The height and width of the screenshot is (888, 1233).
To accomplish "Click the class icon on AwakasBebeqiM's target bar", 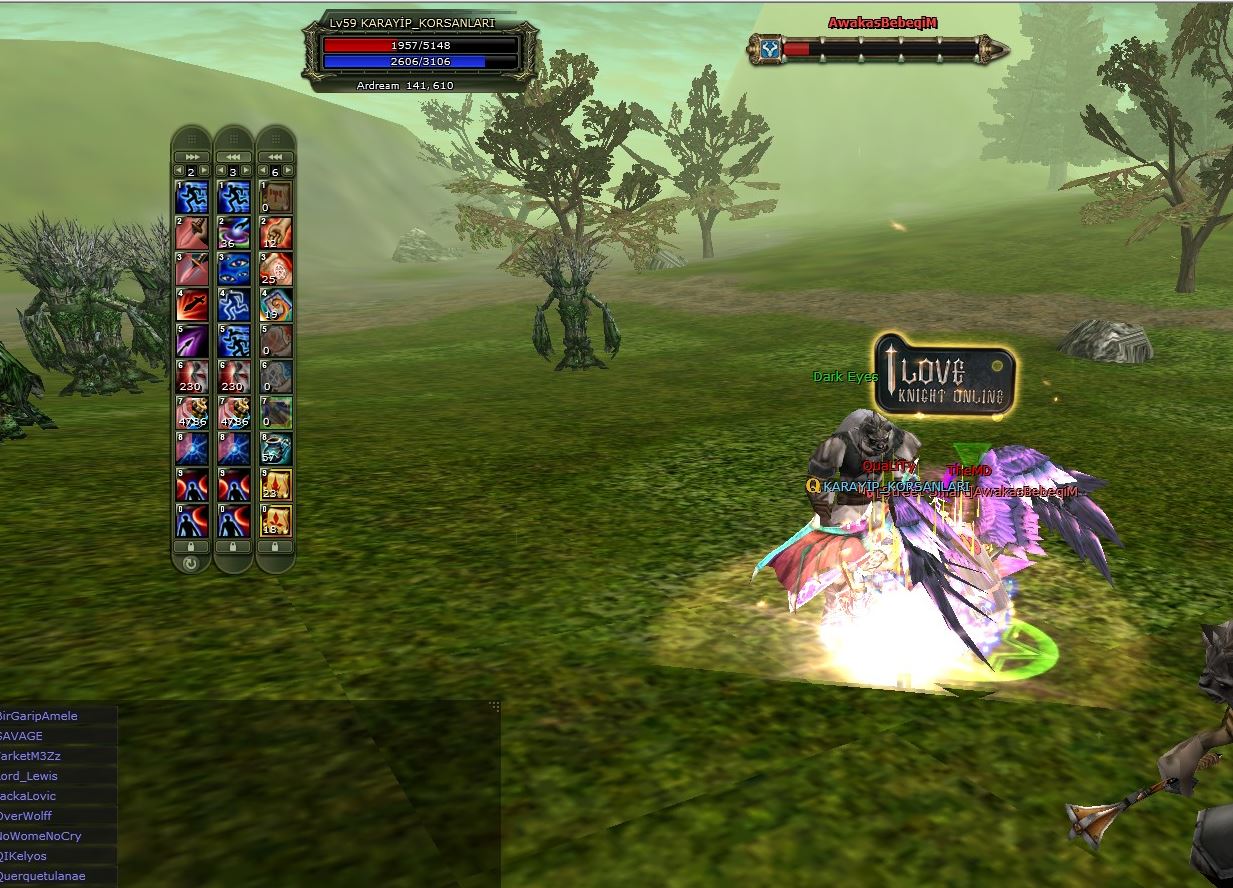I will (x=768, y=48).
